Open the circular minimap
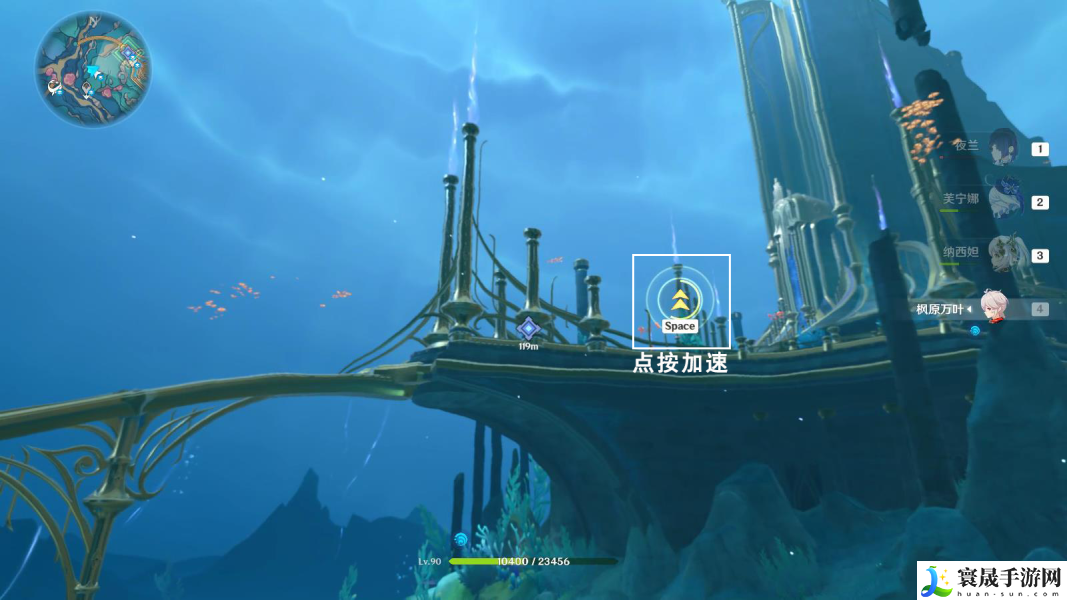The image size is (1067, 600). (x=93, y=69)
